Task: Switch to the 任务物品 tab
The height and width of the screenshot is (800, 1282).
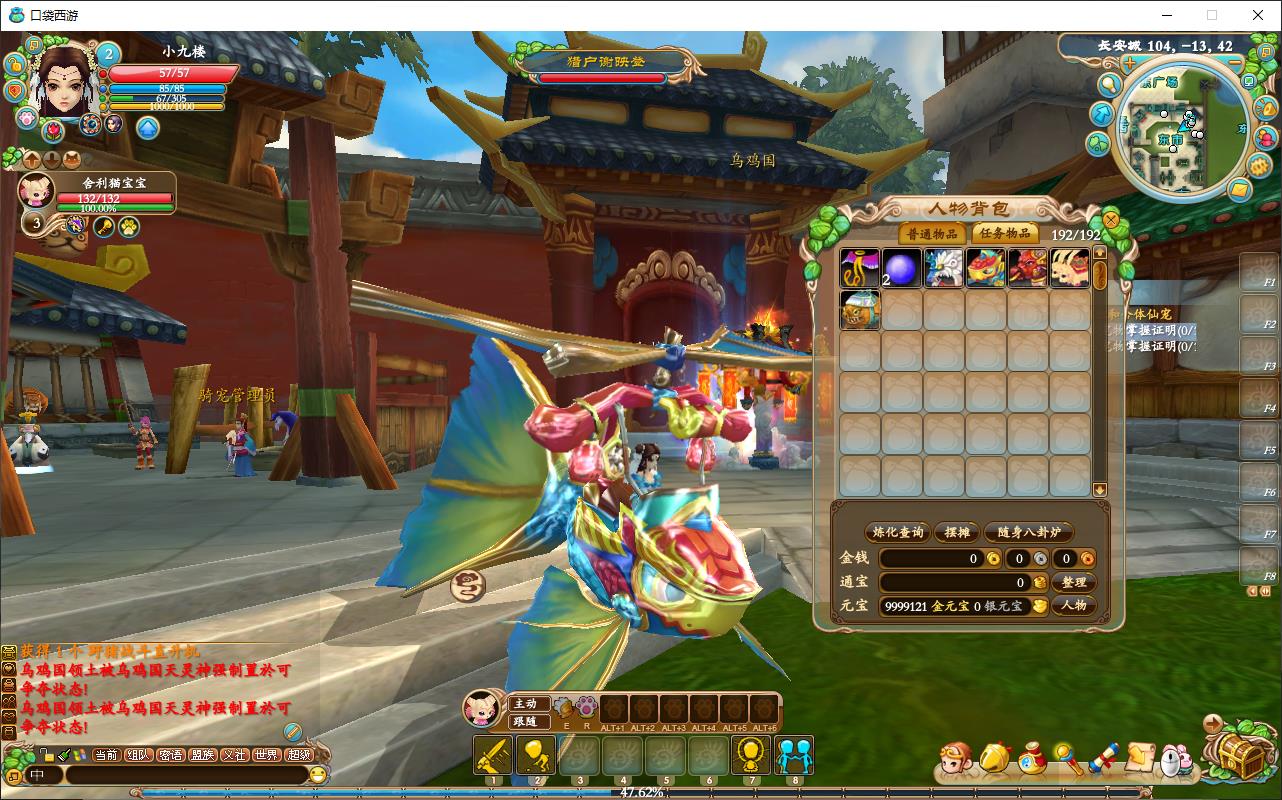Action: click(1005, 234)
